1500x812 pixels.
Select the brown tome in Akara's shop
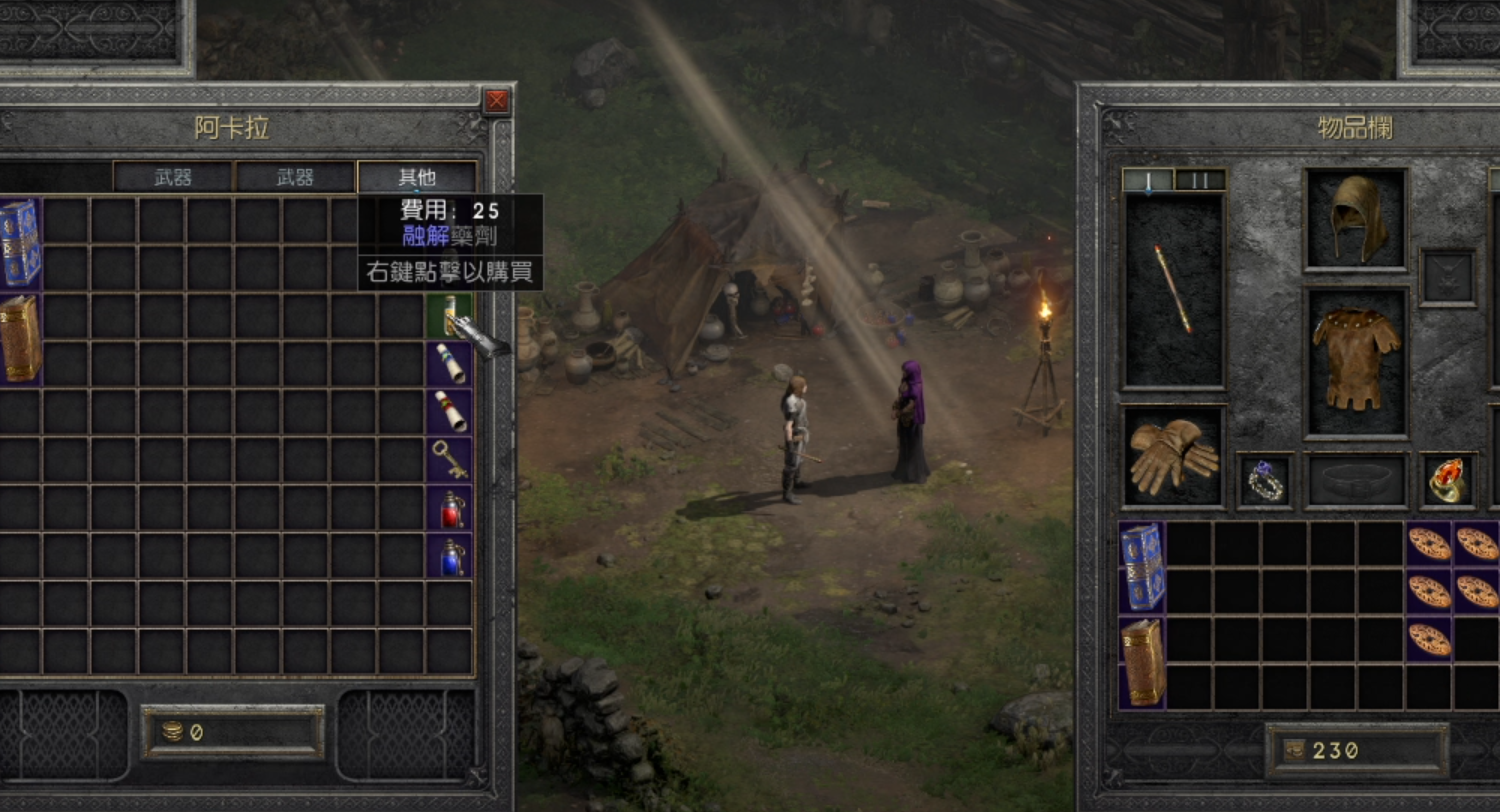point(20,339)
